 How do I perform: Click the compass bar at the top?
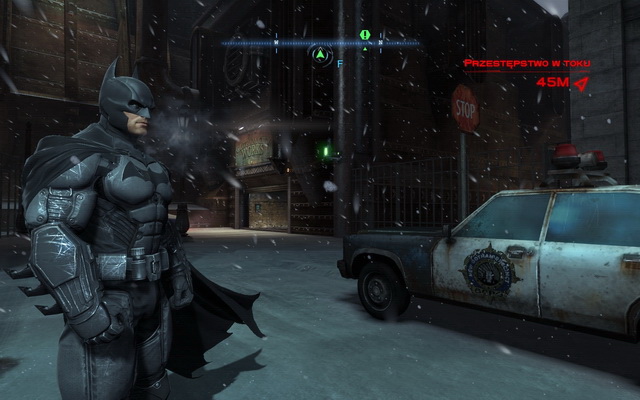(321, 43)
